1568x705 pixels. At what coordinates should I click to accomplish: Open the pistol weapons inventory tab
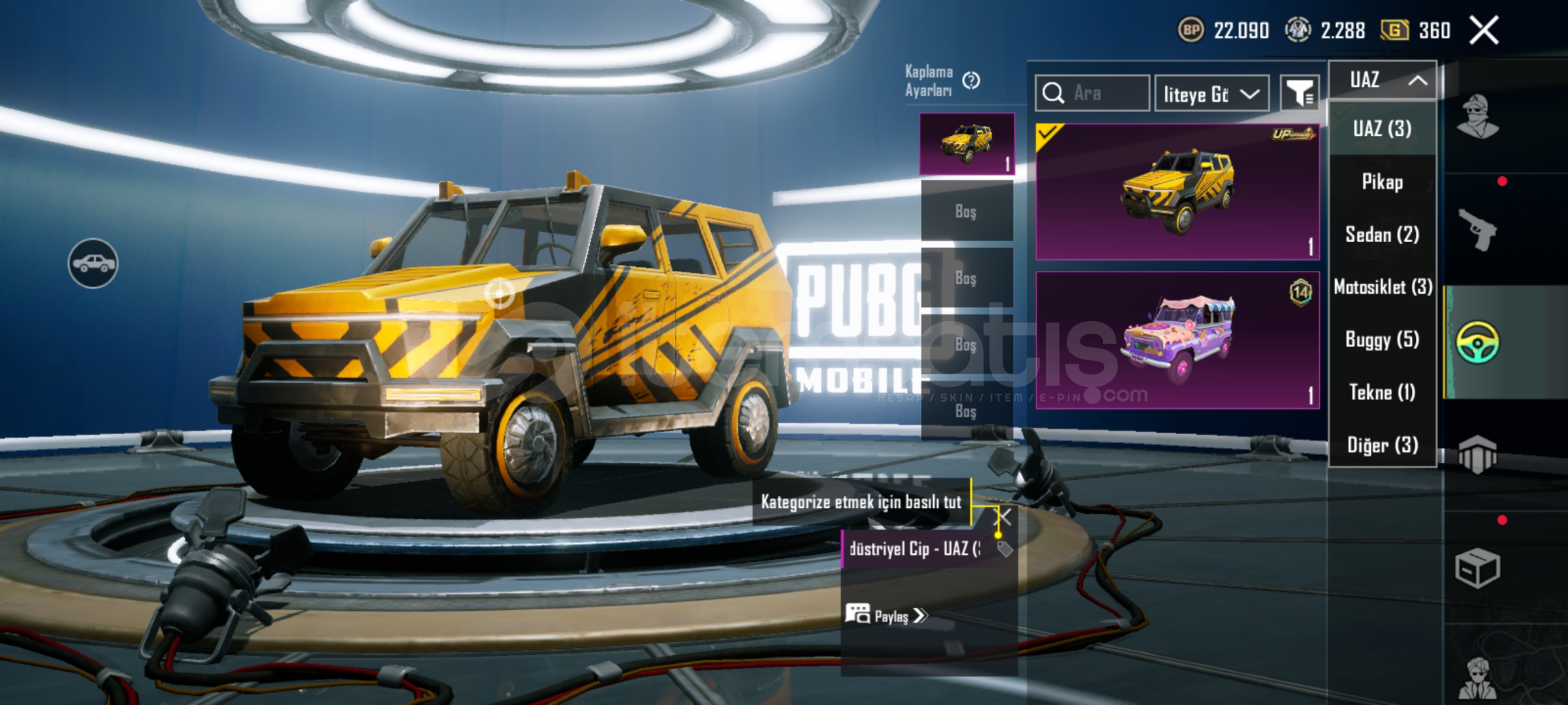click(x=1477, y=229)
